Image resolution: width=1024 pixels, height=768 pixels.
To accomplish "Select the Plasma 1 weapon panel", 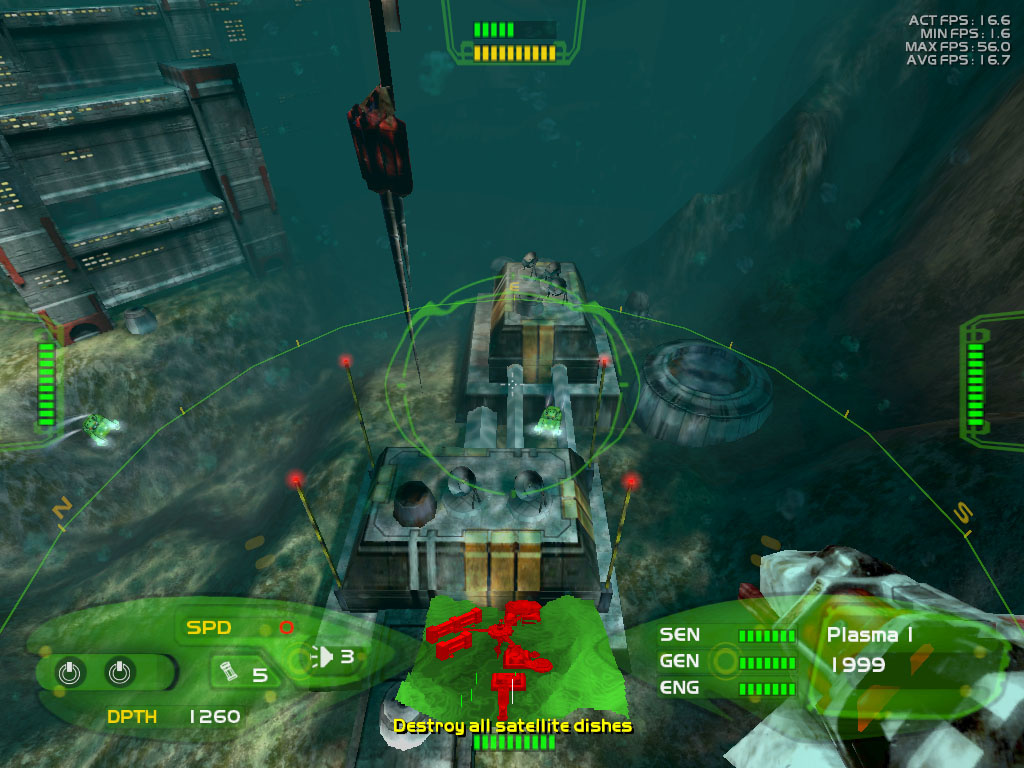I will coord(868,634).
